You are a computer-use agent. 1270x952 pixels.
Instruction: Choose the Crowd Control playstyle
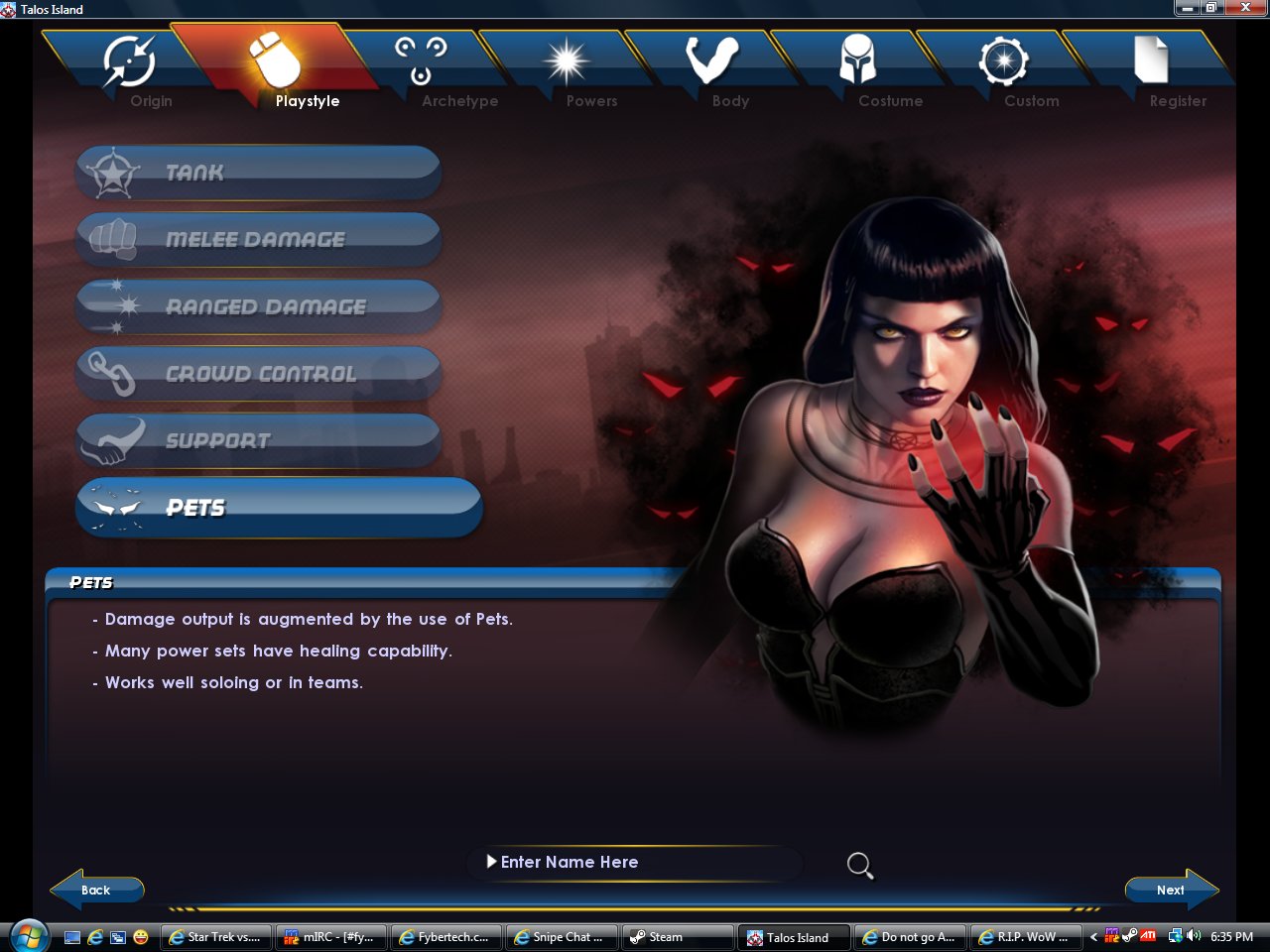258,374
